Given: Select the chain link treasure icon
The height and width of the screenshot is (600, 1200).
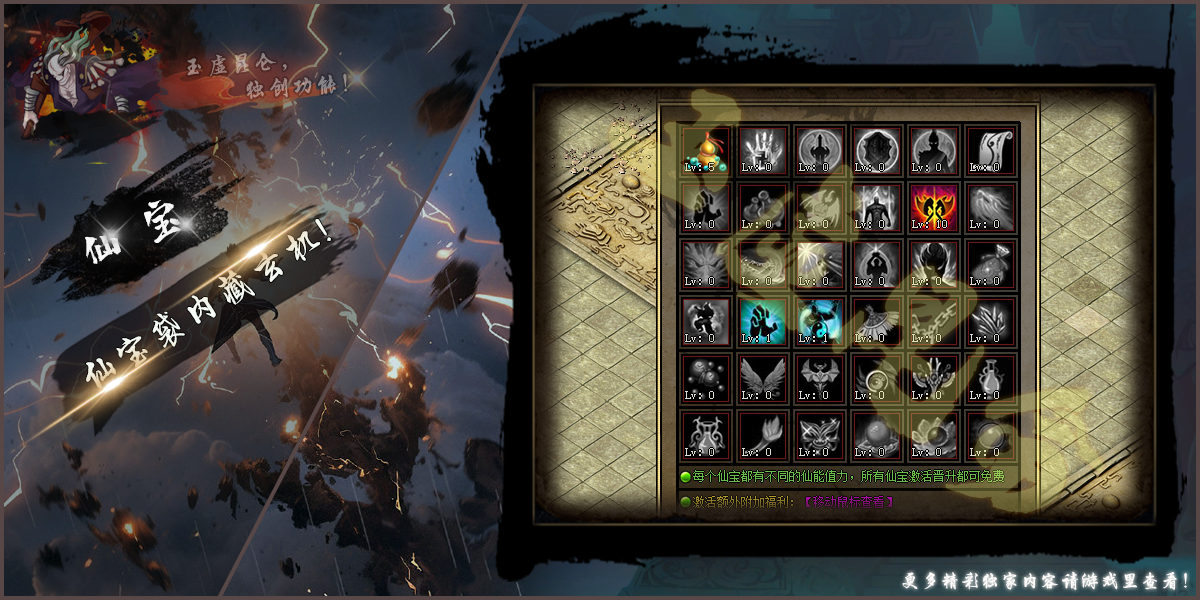Looking at the screenshot, I should point(934,322).
